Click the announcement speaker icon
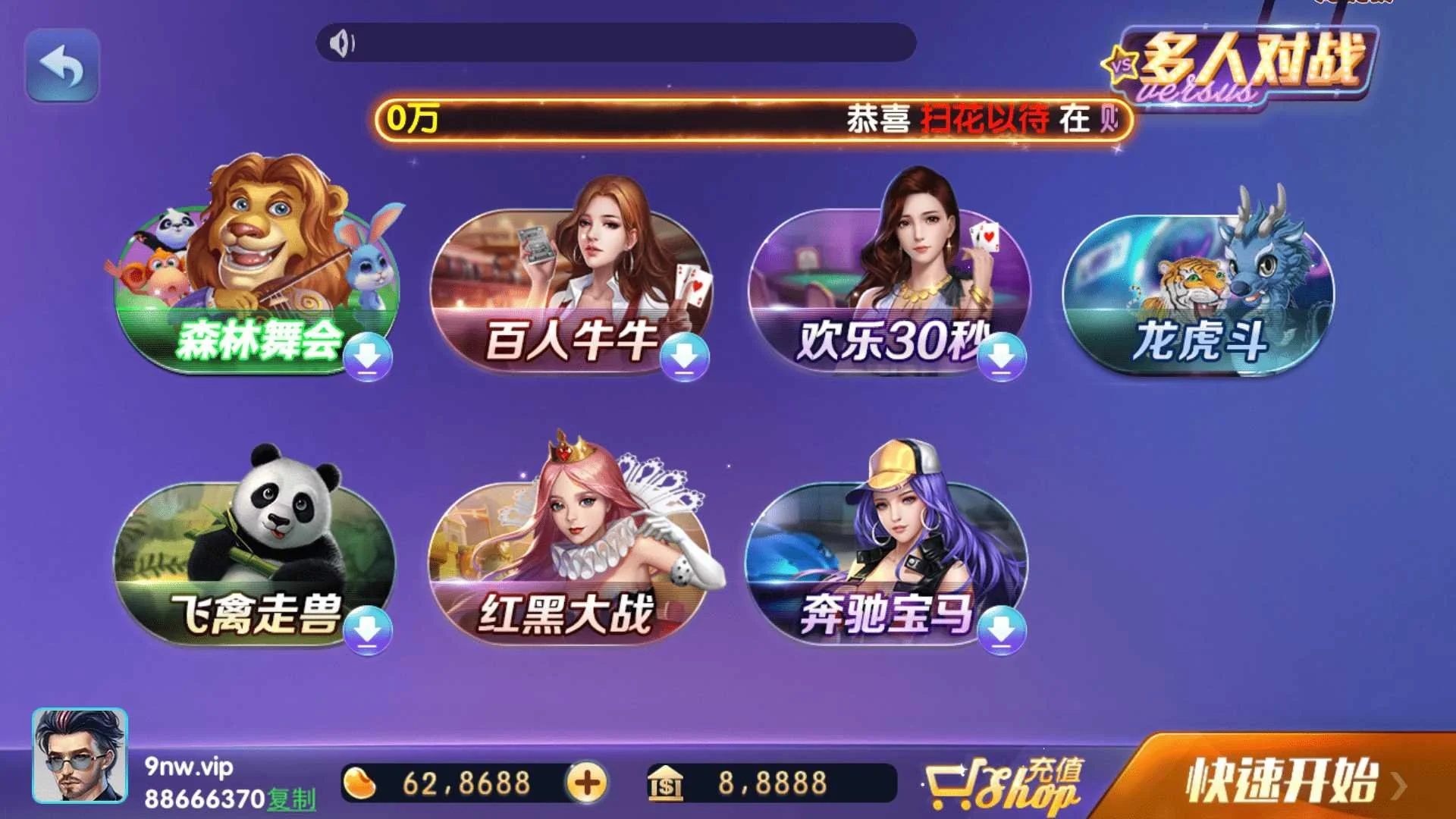This screenshot has width=1456, height=819. 342,43
